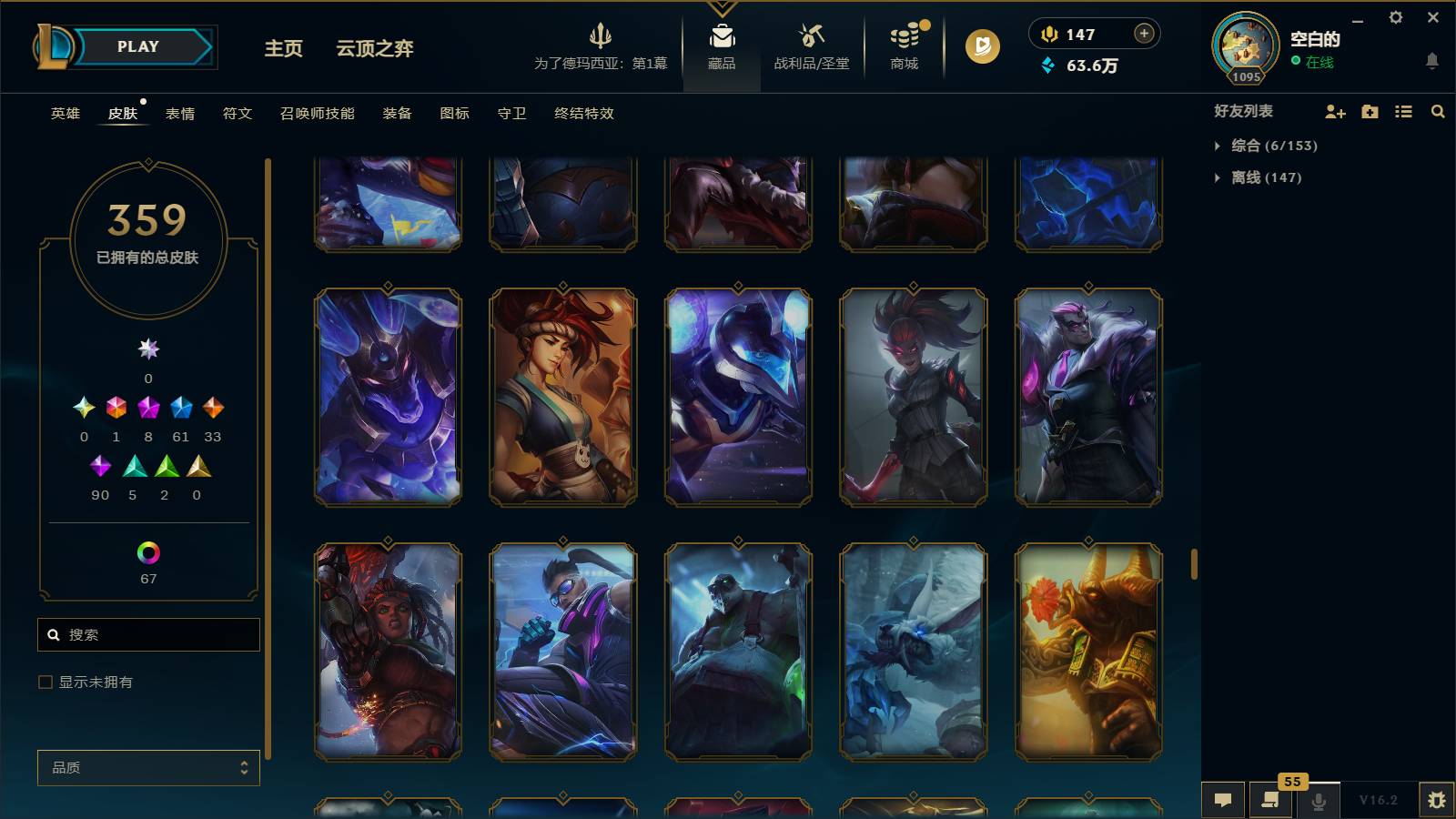This screenshot has width=1456, height=819.
Task: Open the 战利品/圣堂 loot icon
Action: point(811,41)
